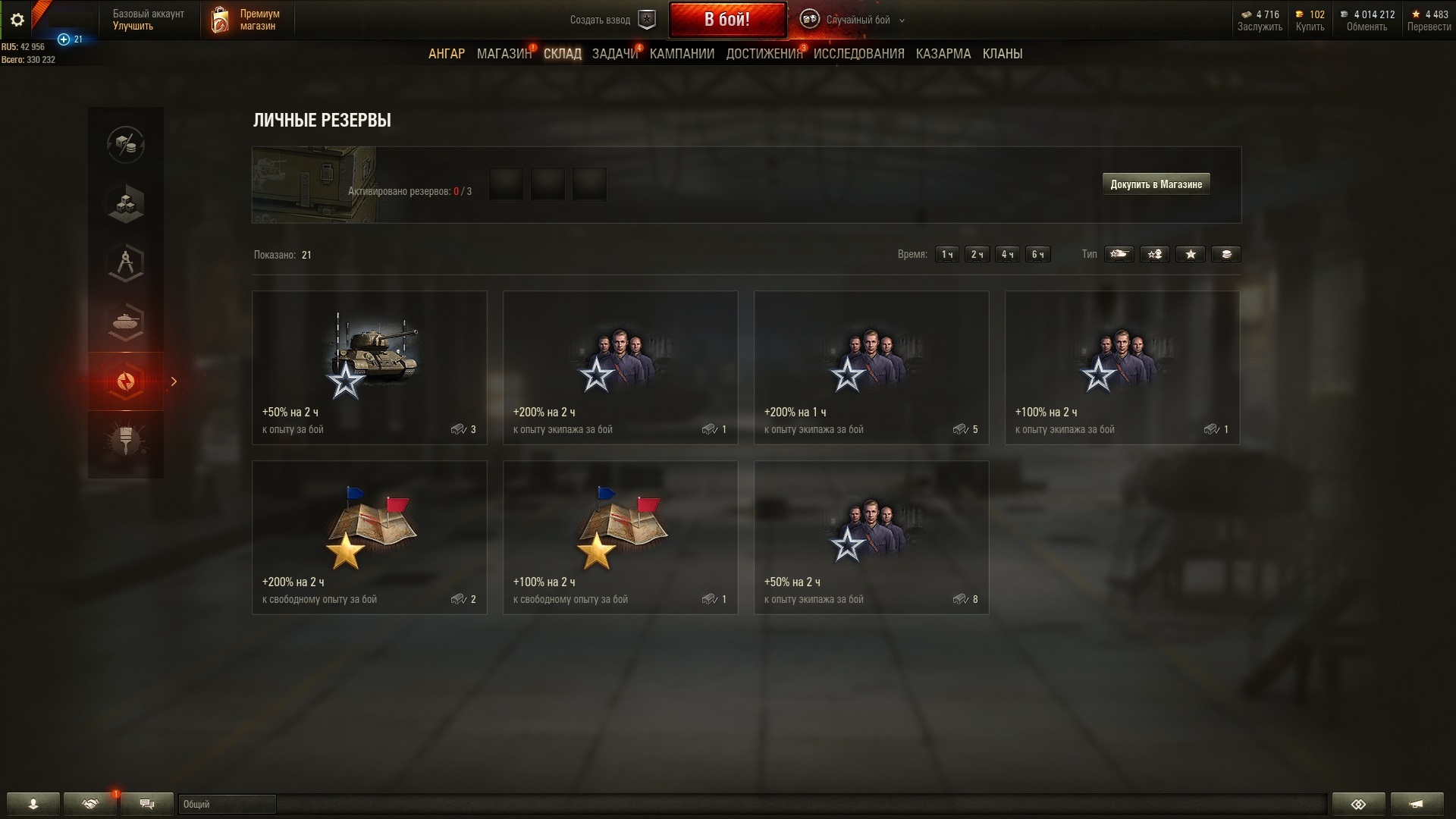Go to the ИССЛЕДОВАНИЯ tab

click(858, 54)
